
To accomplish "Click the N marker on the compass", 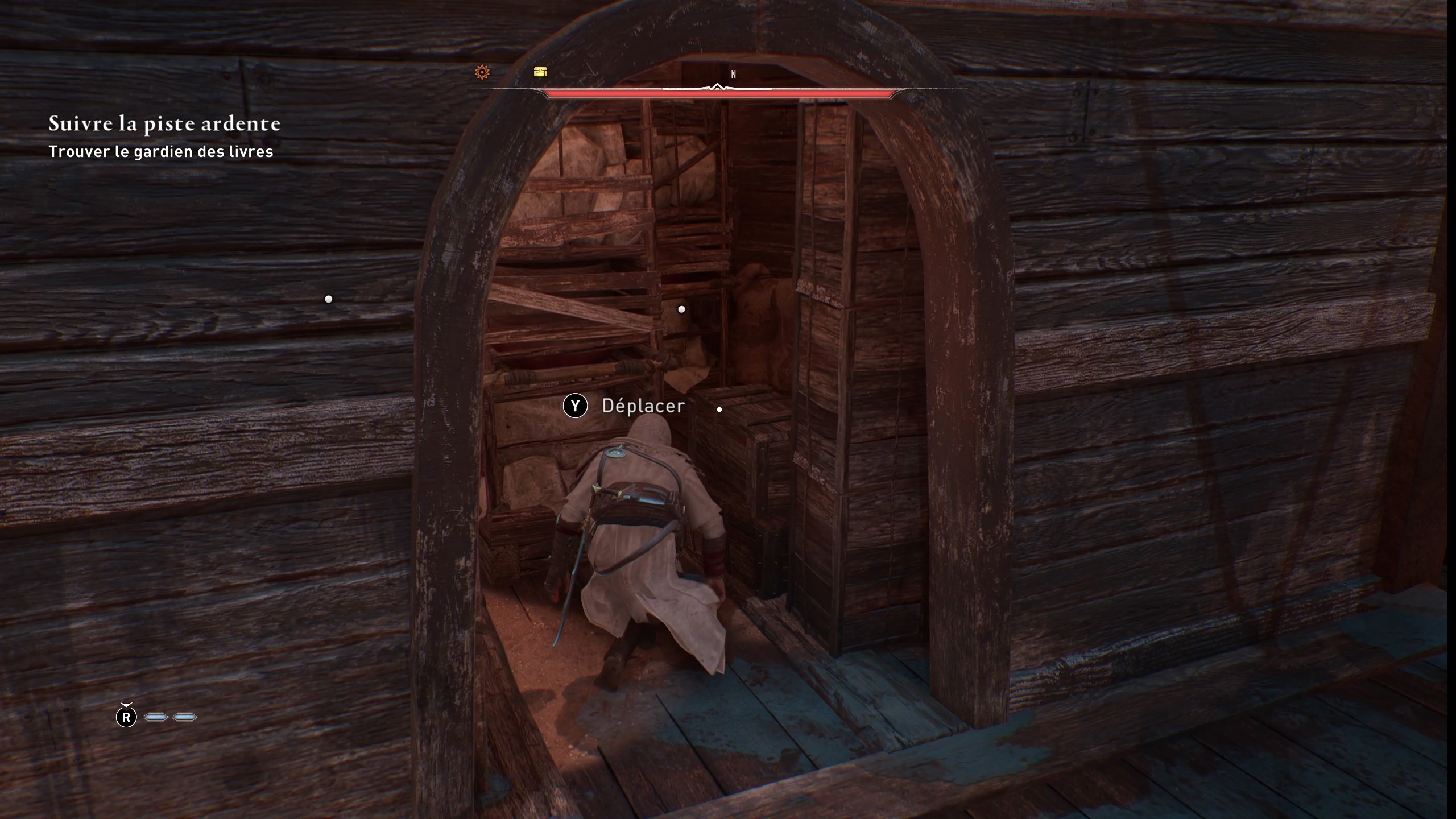I will pos(734,74).
